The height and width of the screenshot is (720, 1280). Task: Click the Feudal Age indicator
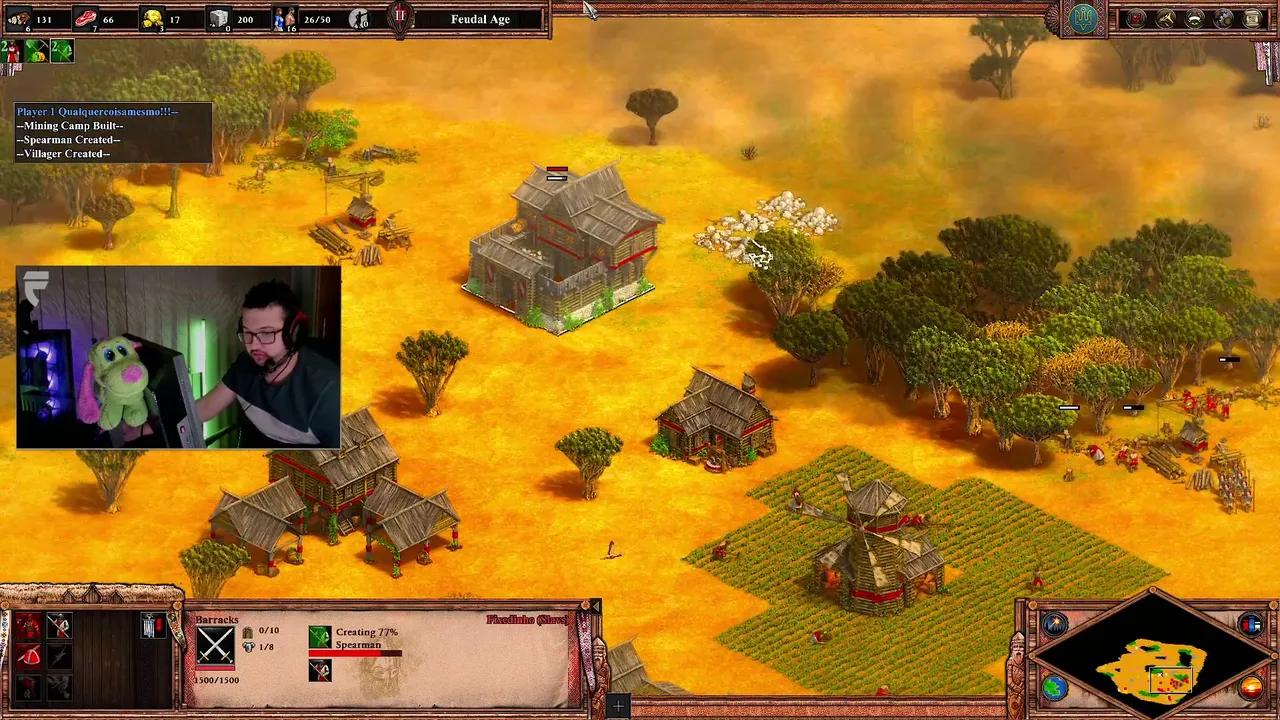click(480, 18)
